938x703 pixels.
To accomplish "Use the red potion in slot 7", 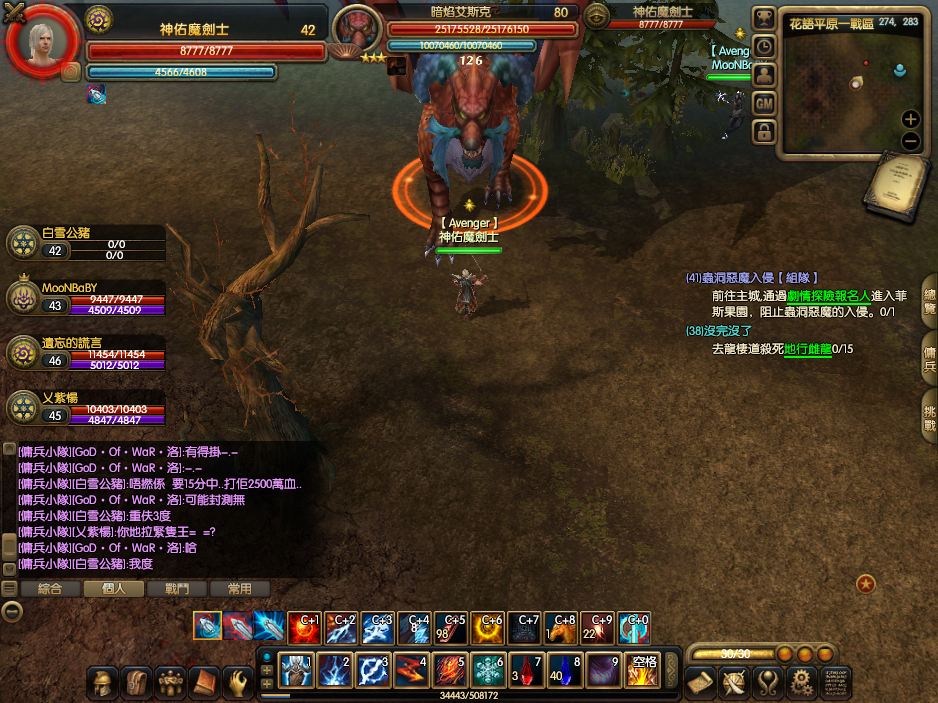I will point(526,670).
